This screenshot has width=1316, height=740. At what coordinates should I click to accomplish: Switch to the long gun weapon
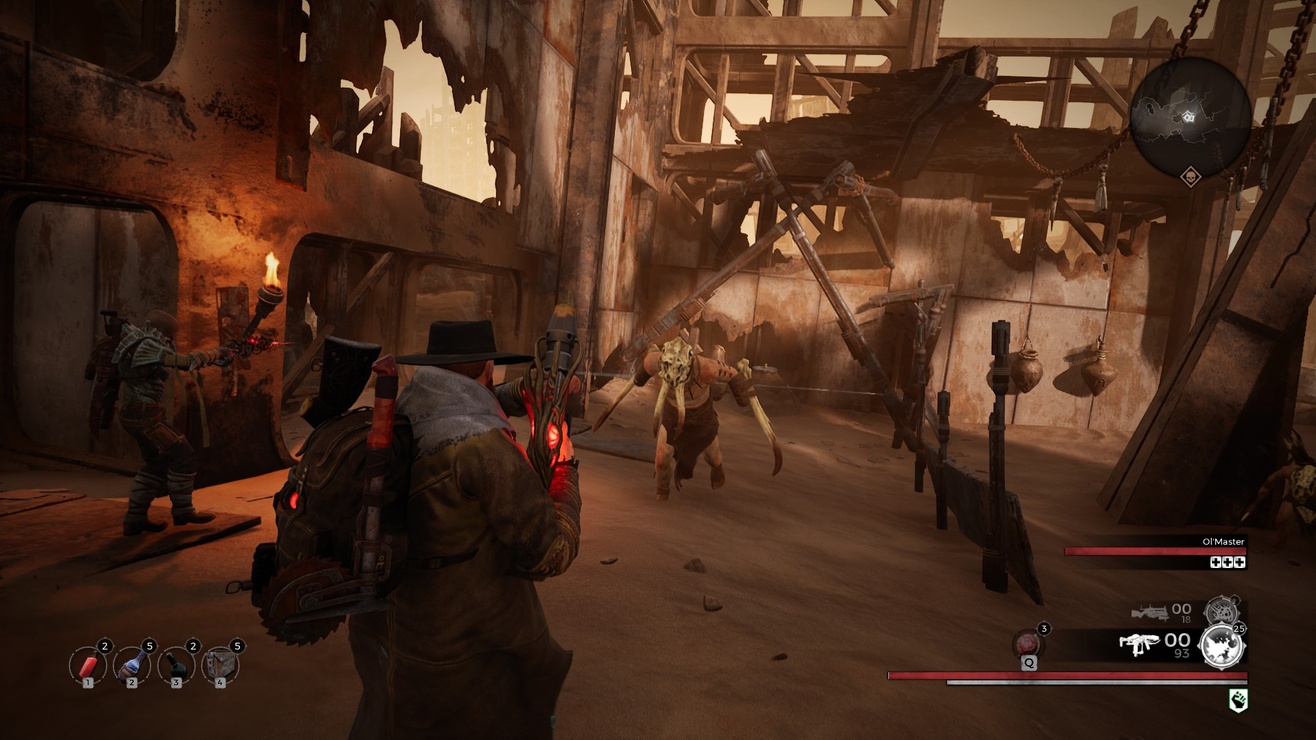point(1150,611)
